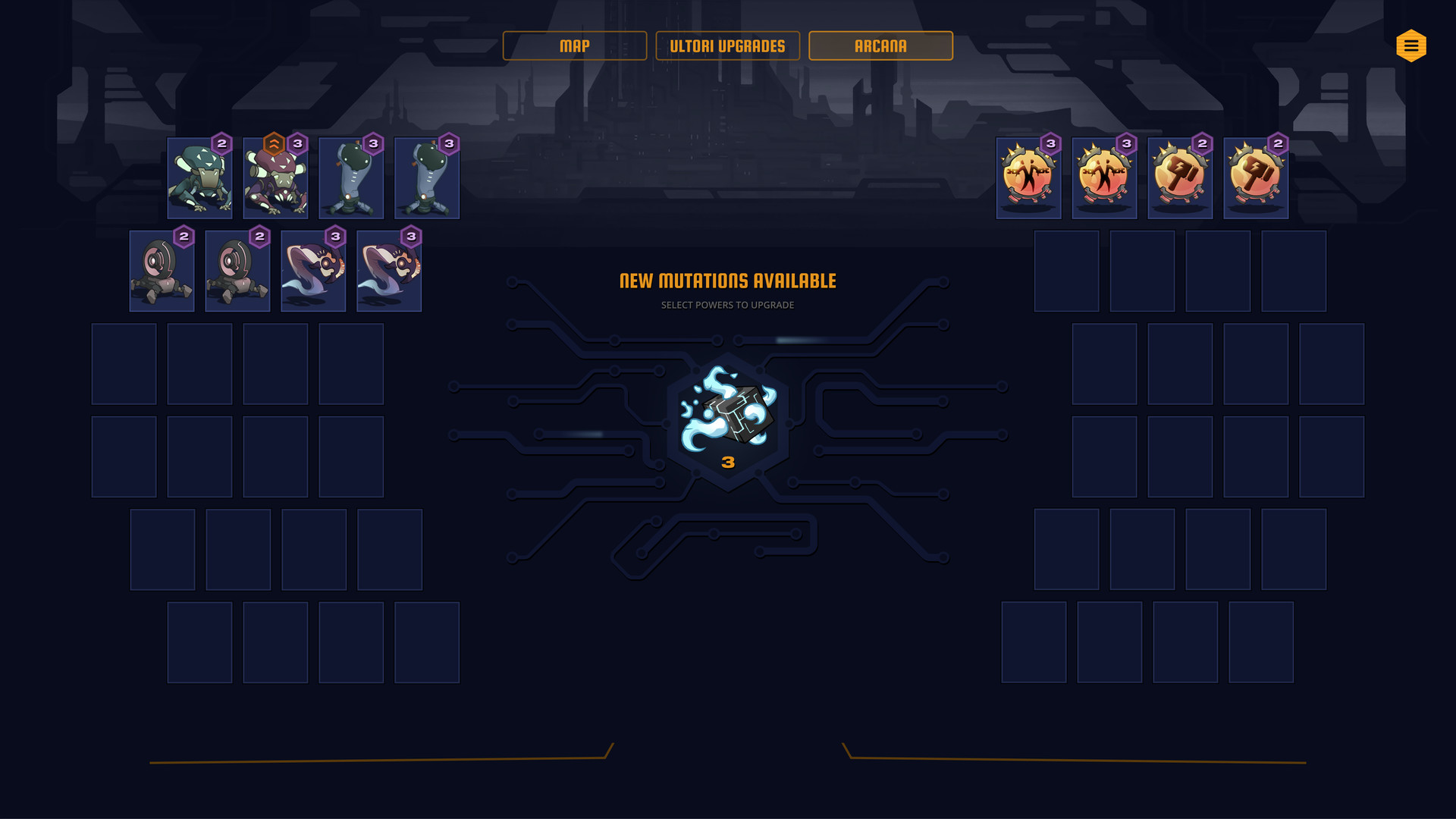Select the teal crab-like mutant card
The image size is (1456, 819).
pos(199,177)
